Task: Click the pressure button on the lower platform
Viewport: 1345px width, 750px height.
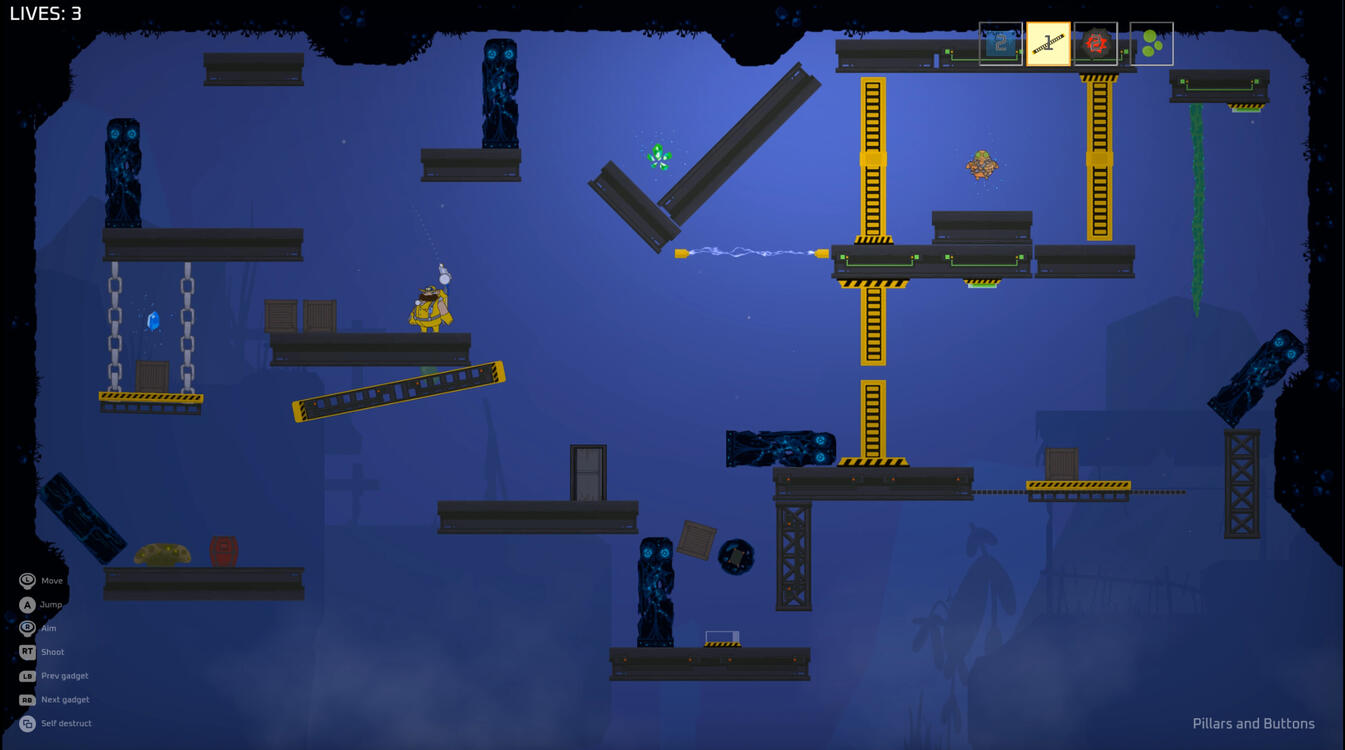Action: (x=725, y=634)
